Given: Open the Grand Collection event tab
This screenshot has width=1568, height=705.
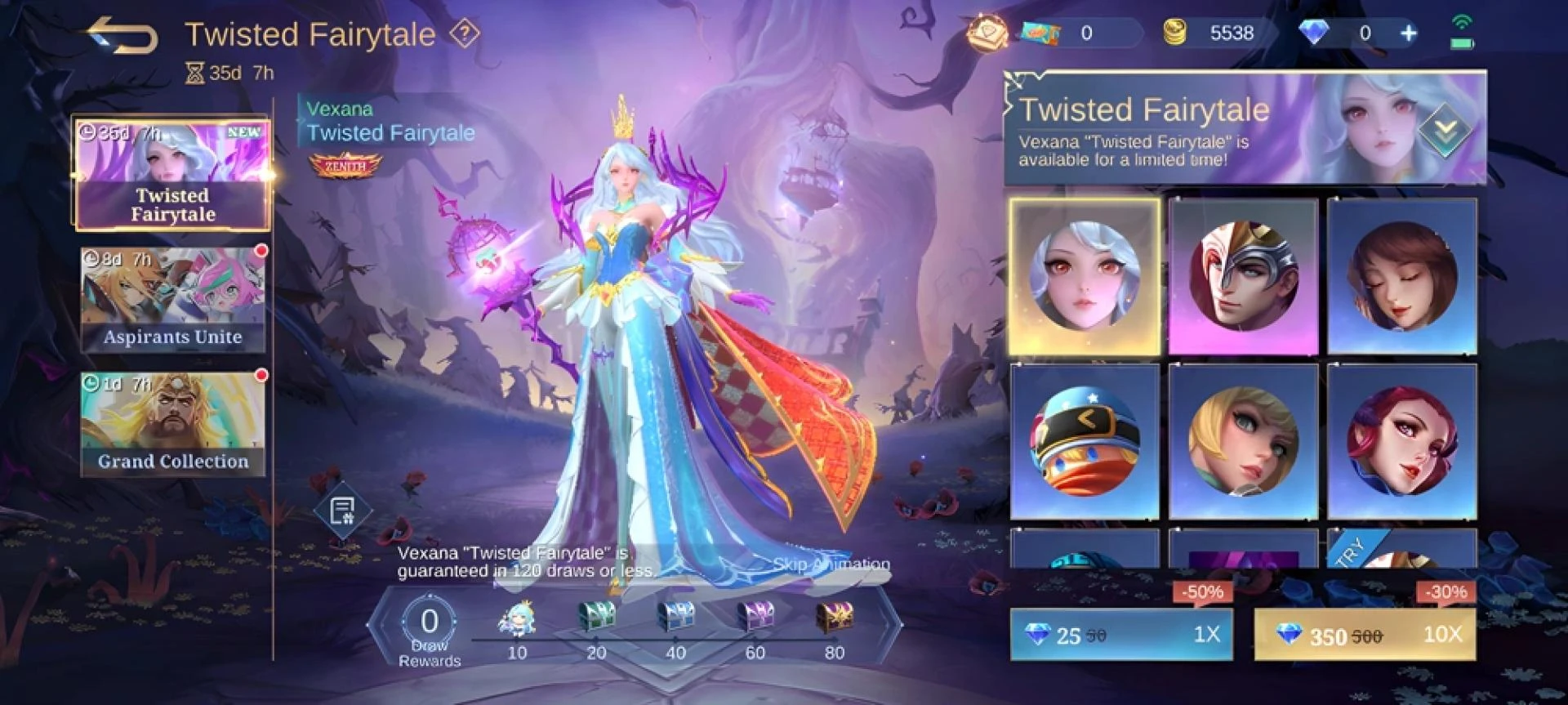Looking at the screenshot, I should 172,423.
